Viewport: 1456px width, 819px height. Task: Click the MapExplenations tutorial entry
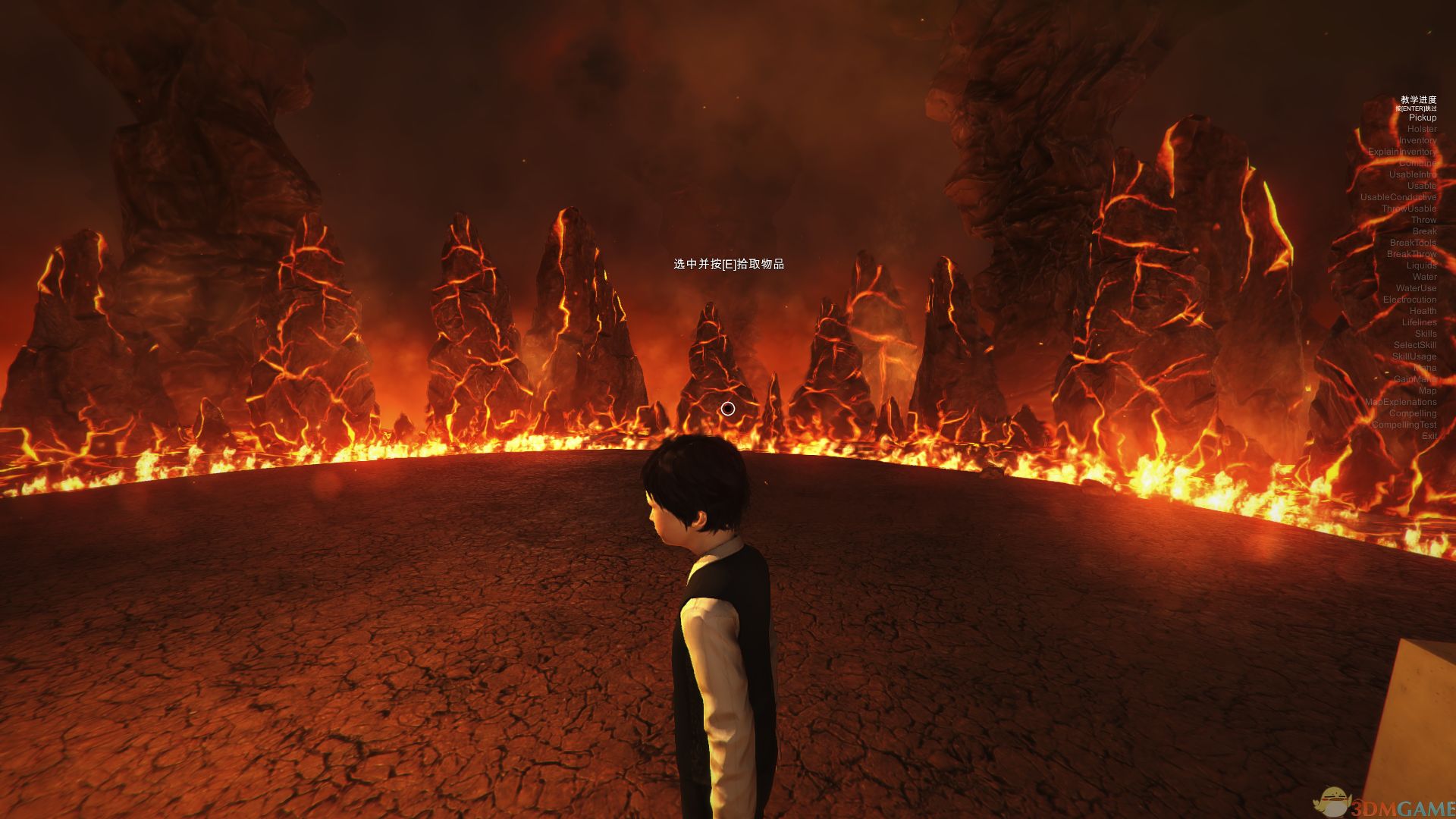point(1400,402)
